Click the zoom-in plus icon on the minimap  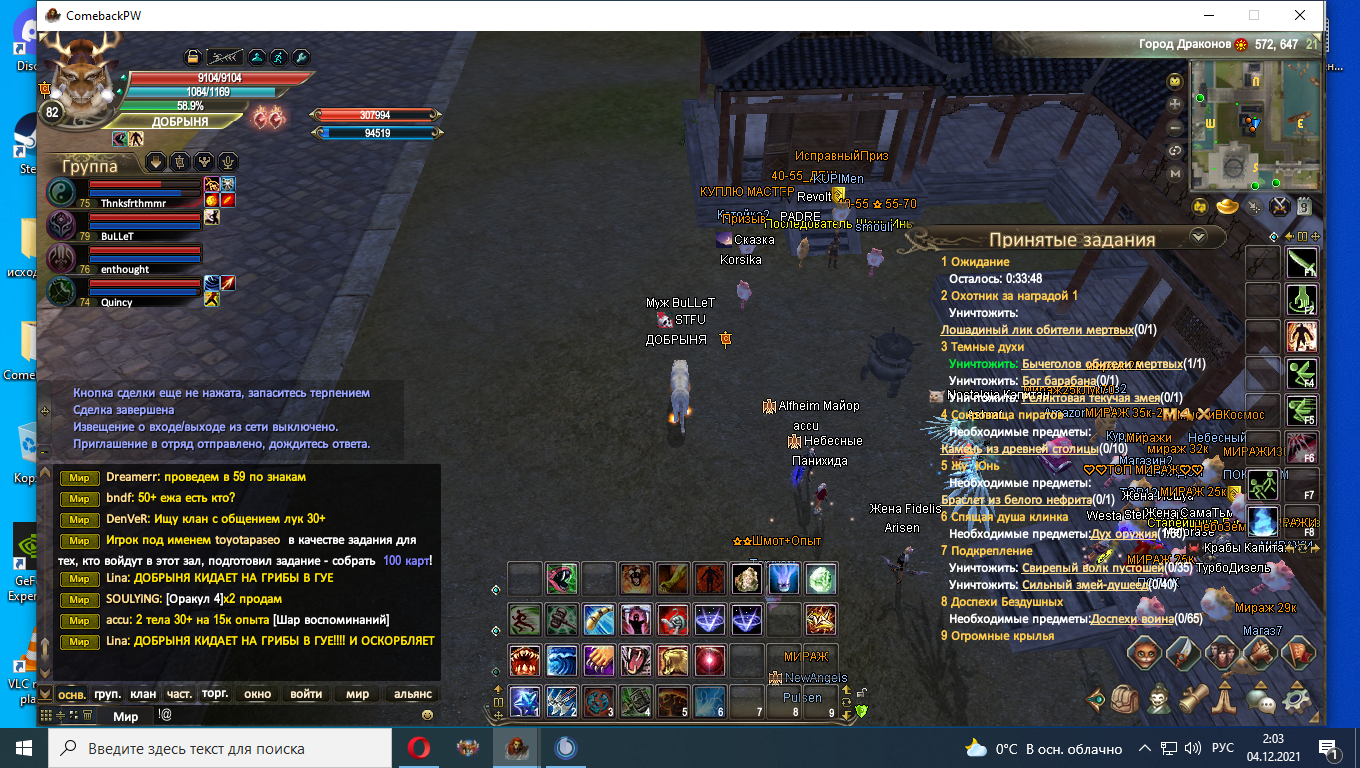(x=1174, y=104)
